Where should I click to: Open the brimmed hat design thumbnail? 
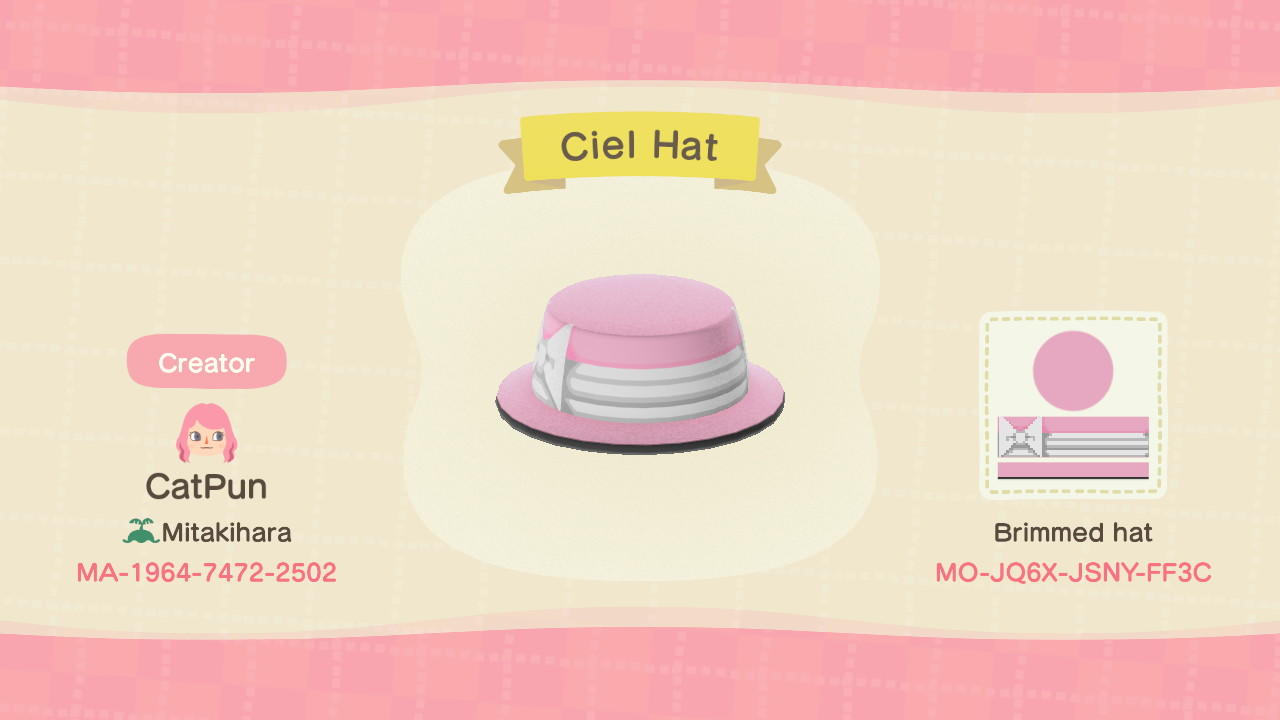pyautogui.click(x=1075, y=403)
